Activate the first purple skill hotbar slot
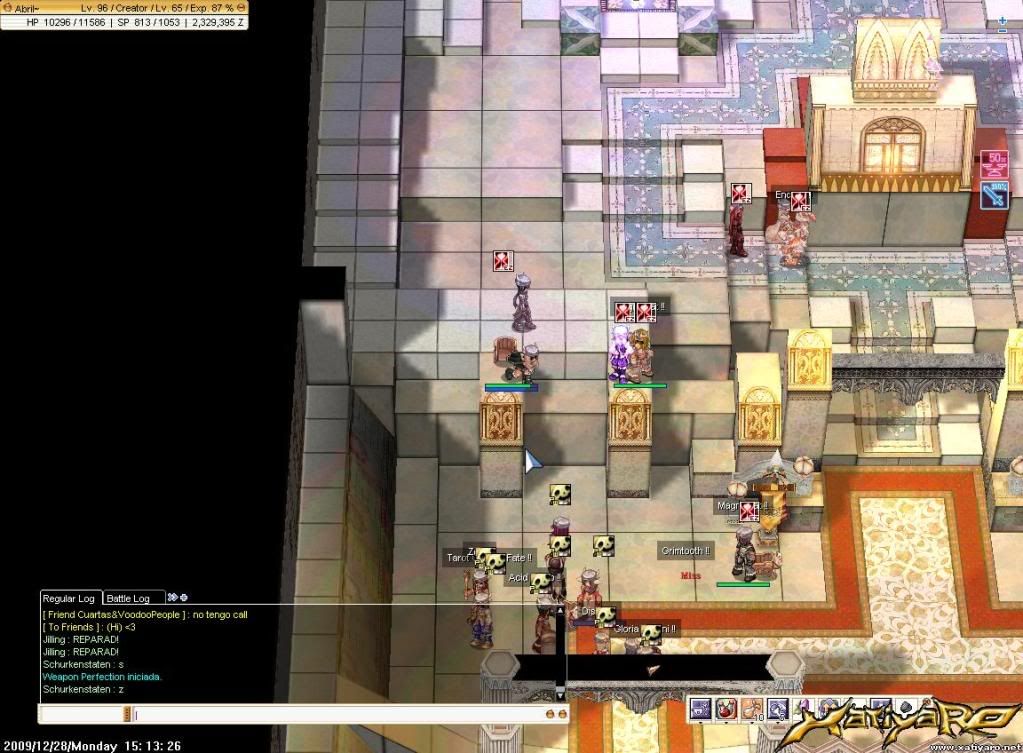The image size is (1023, 753). point(700,710)
